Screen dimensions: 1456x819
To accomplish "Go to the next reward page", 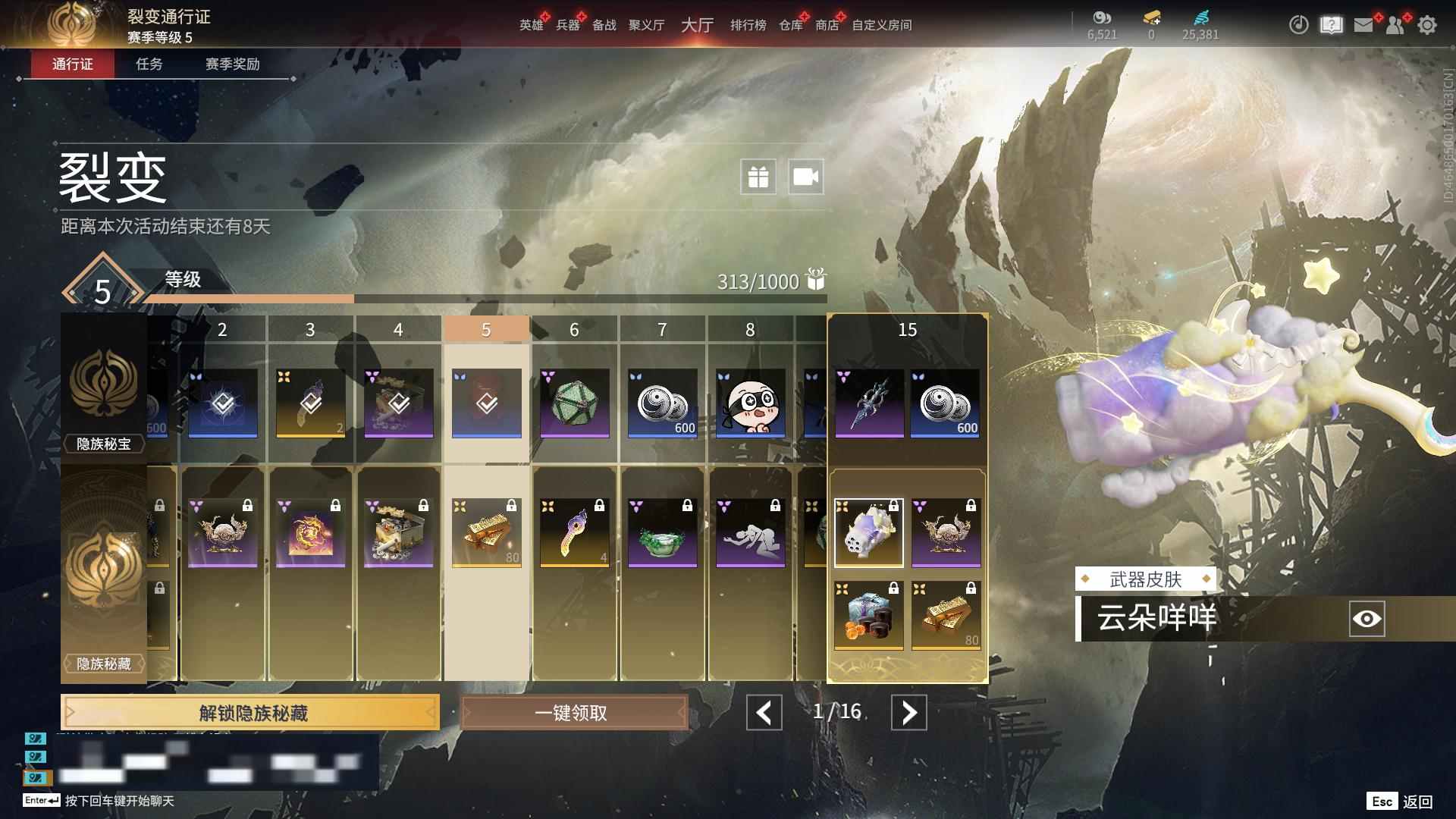I will point(908,713).
